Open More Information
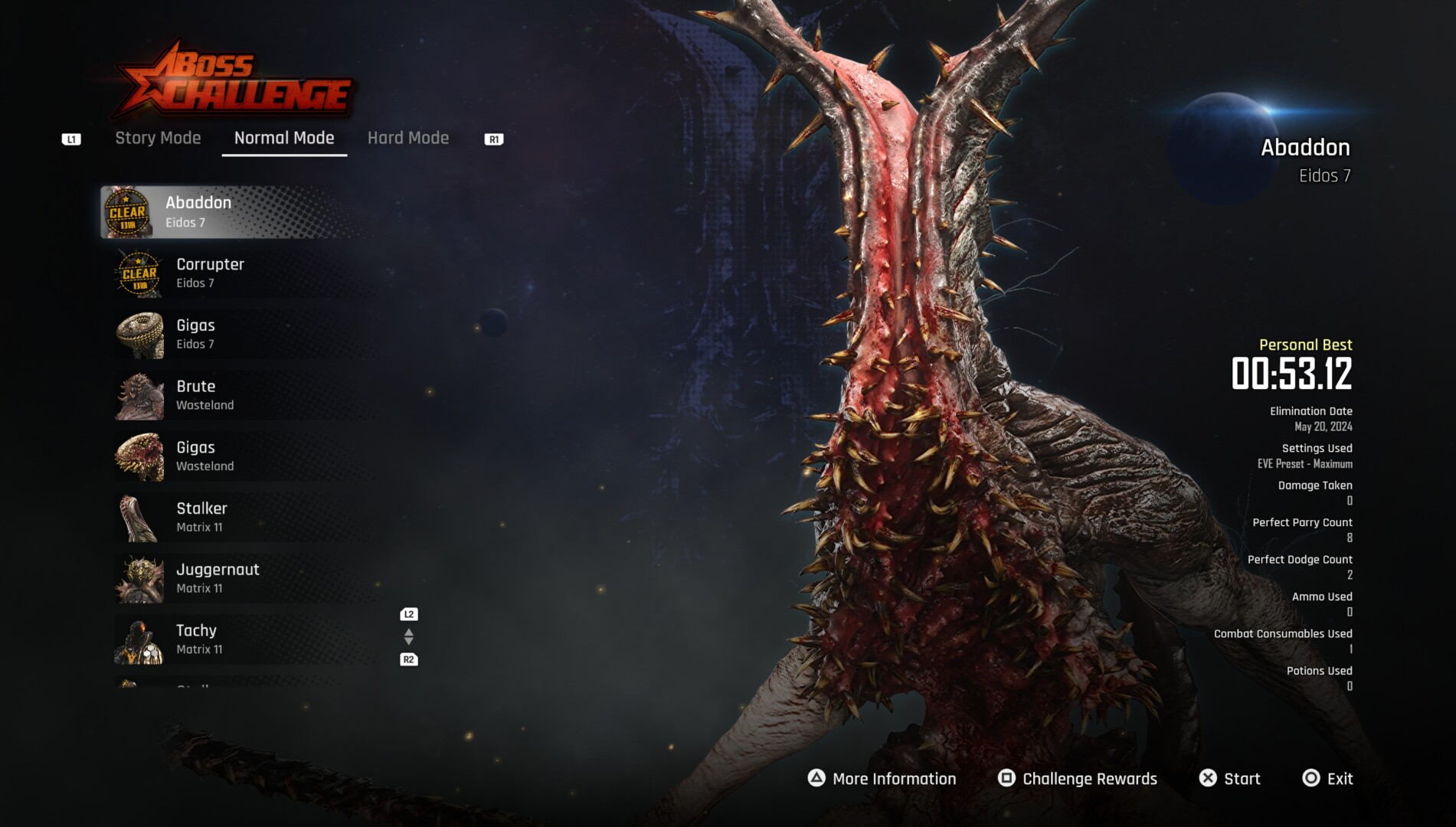The width and height of the screenshot is (1456, 827). [882, 779]
